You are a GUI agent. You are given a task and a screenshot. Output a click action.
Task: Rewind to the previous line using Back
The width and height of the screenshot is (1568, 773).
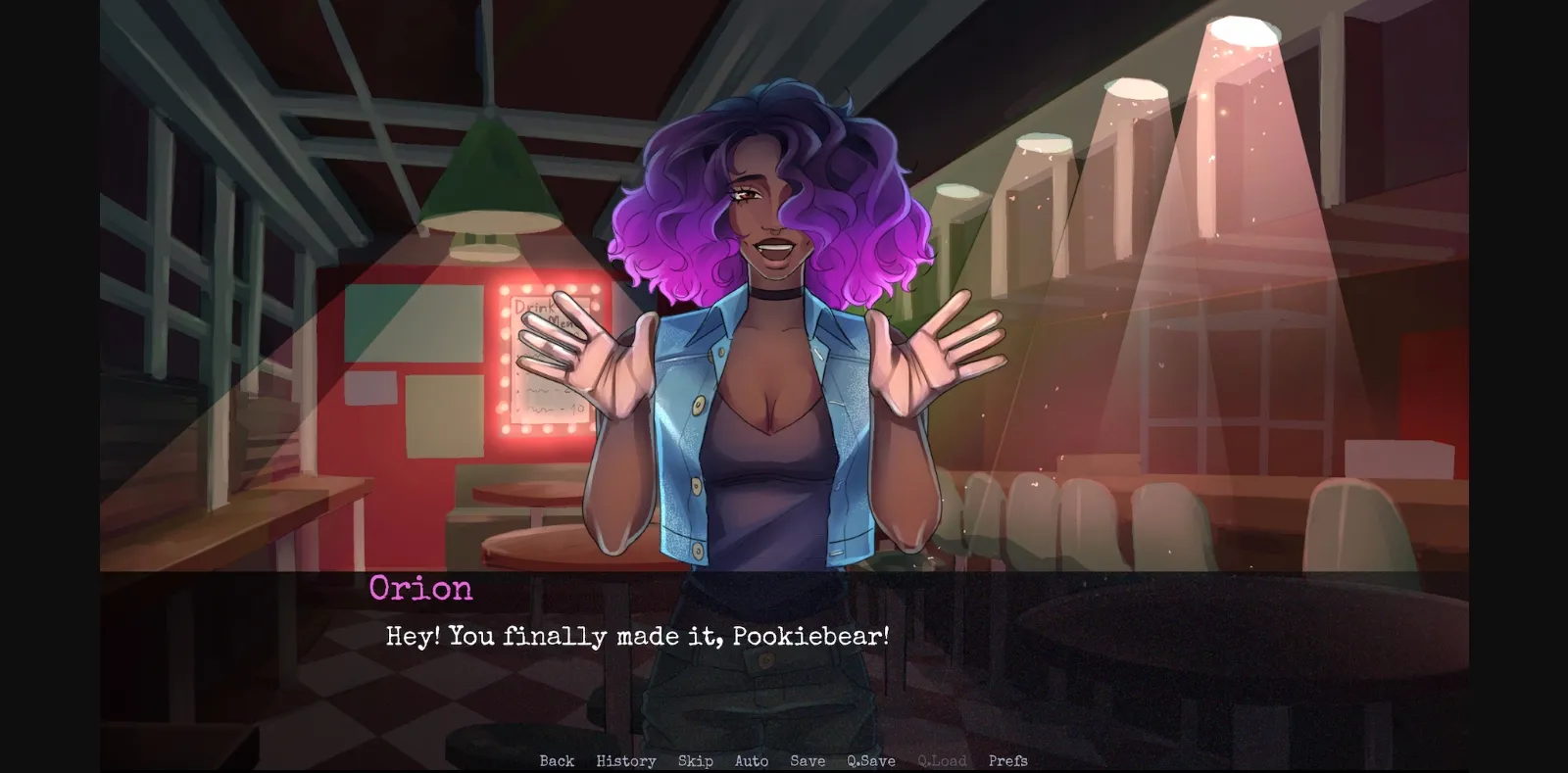pos(556,760)
